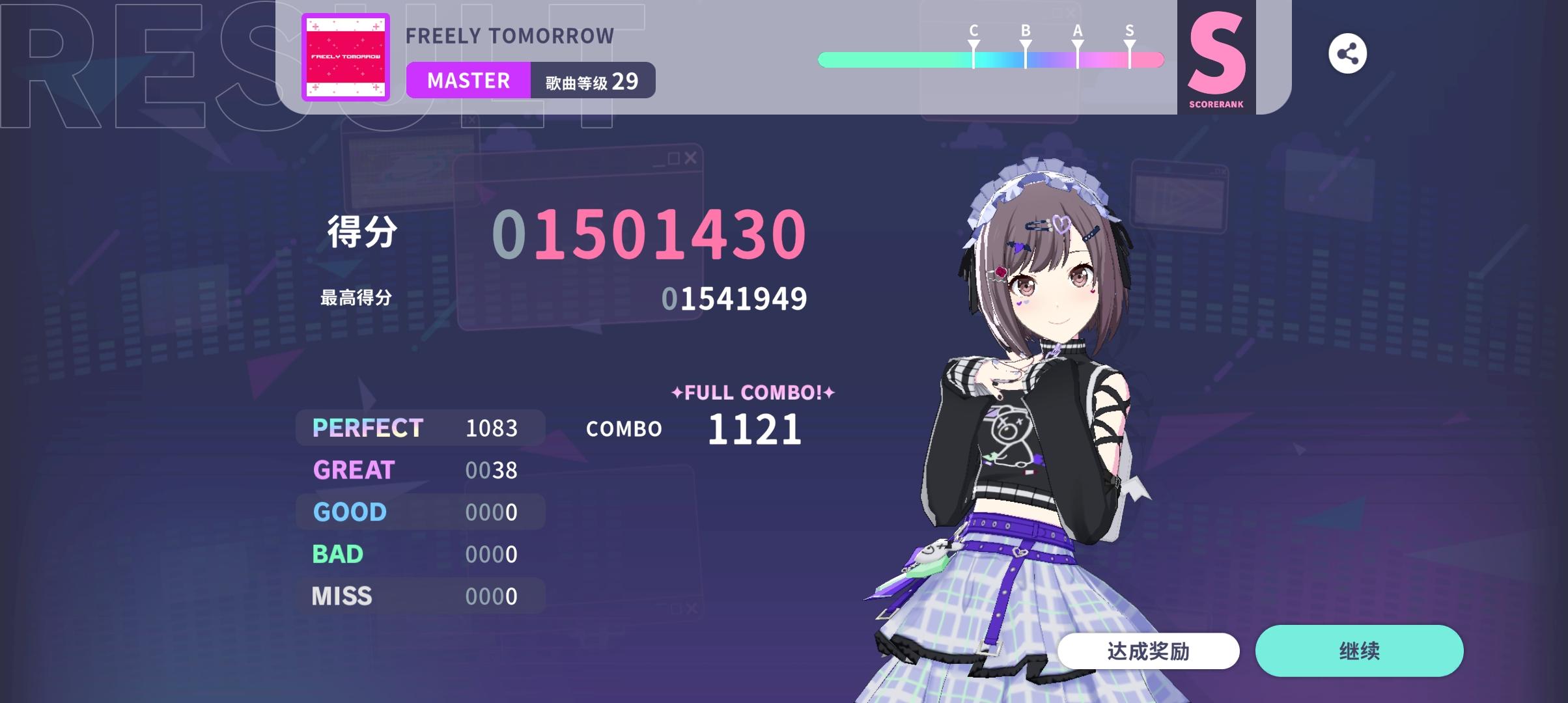This screenshot has width=1568, height=703.
Task: Select the FREELY TOMORROW song title
Action: pos(509,36)
